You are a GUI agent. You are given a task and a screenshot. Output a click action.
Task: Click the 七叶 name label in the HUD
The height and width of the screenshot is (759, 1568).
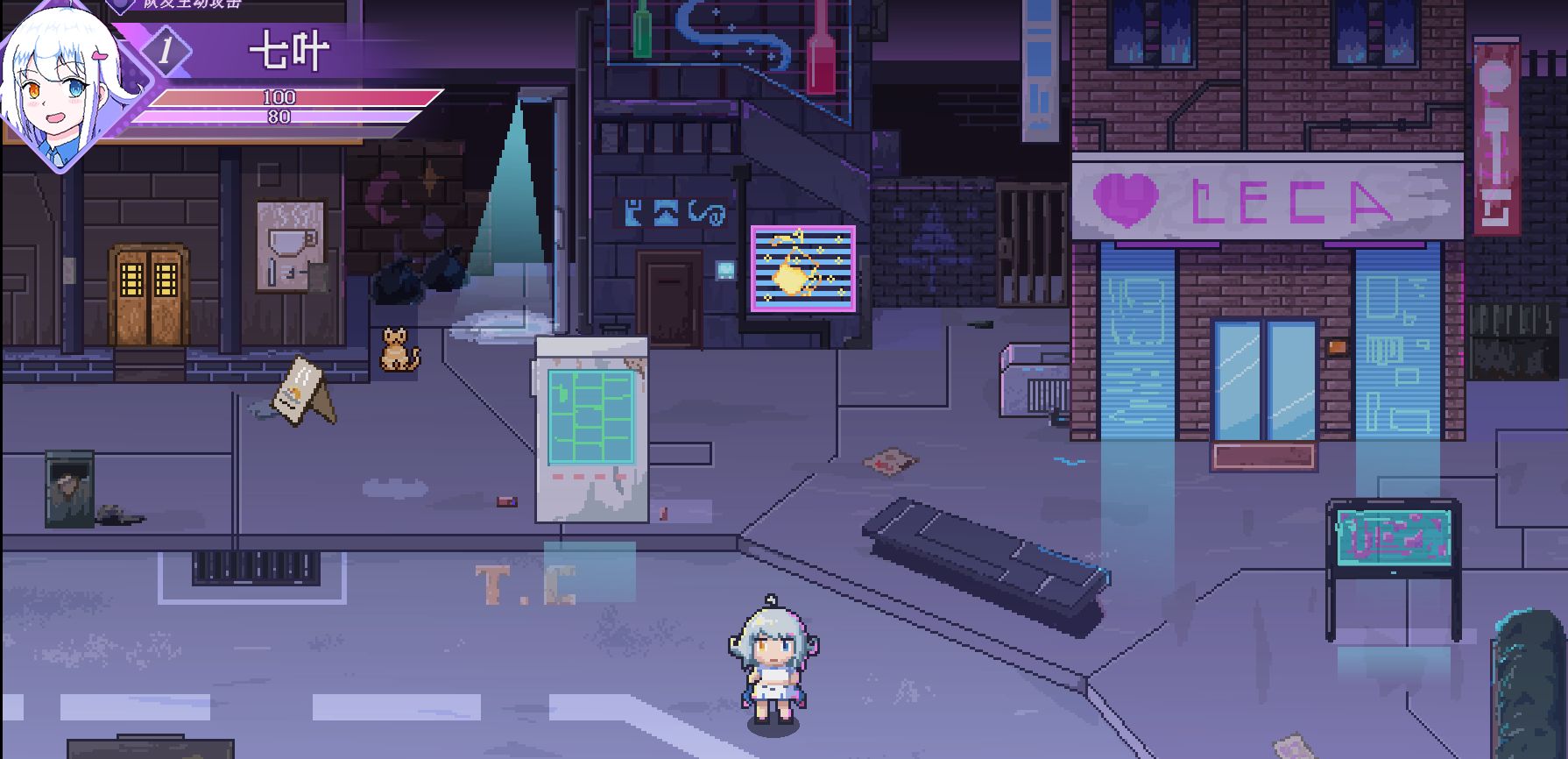pyautogui.click(x=289, y=50)
